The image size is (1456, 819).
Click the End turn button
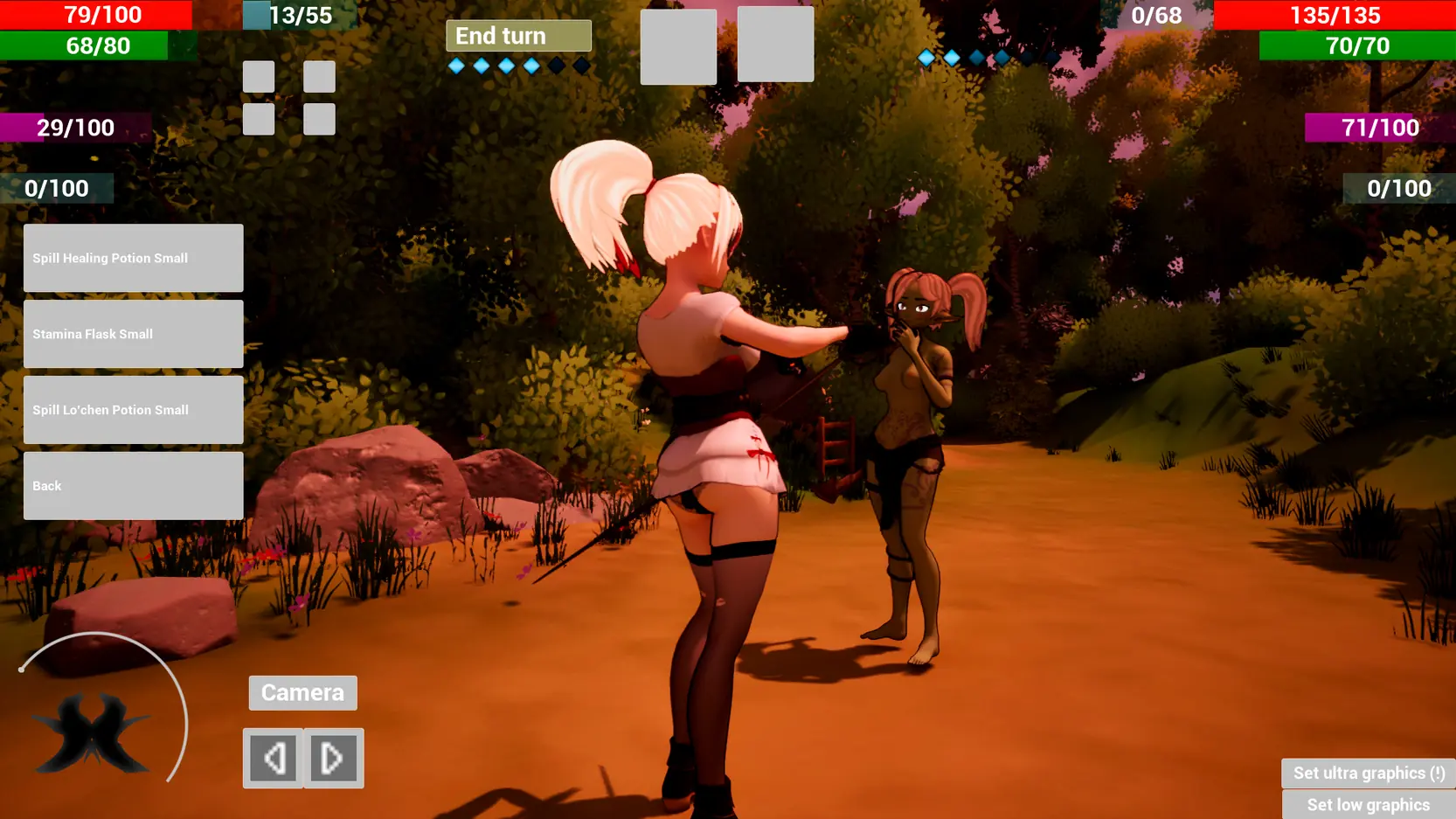coord(518,36)
